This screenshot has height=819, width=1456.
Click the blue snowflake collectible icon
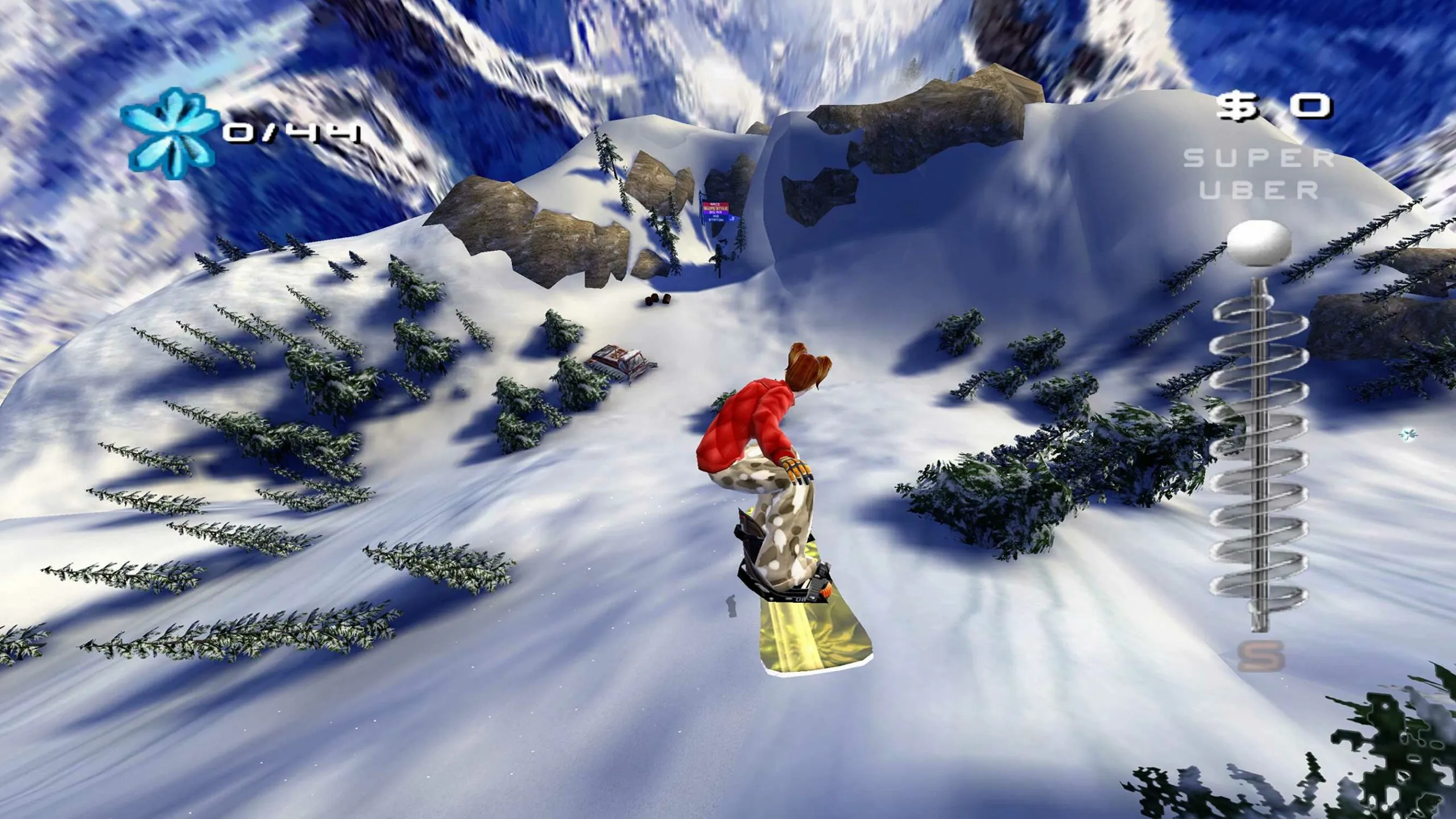tap(170, 133)
